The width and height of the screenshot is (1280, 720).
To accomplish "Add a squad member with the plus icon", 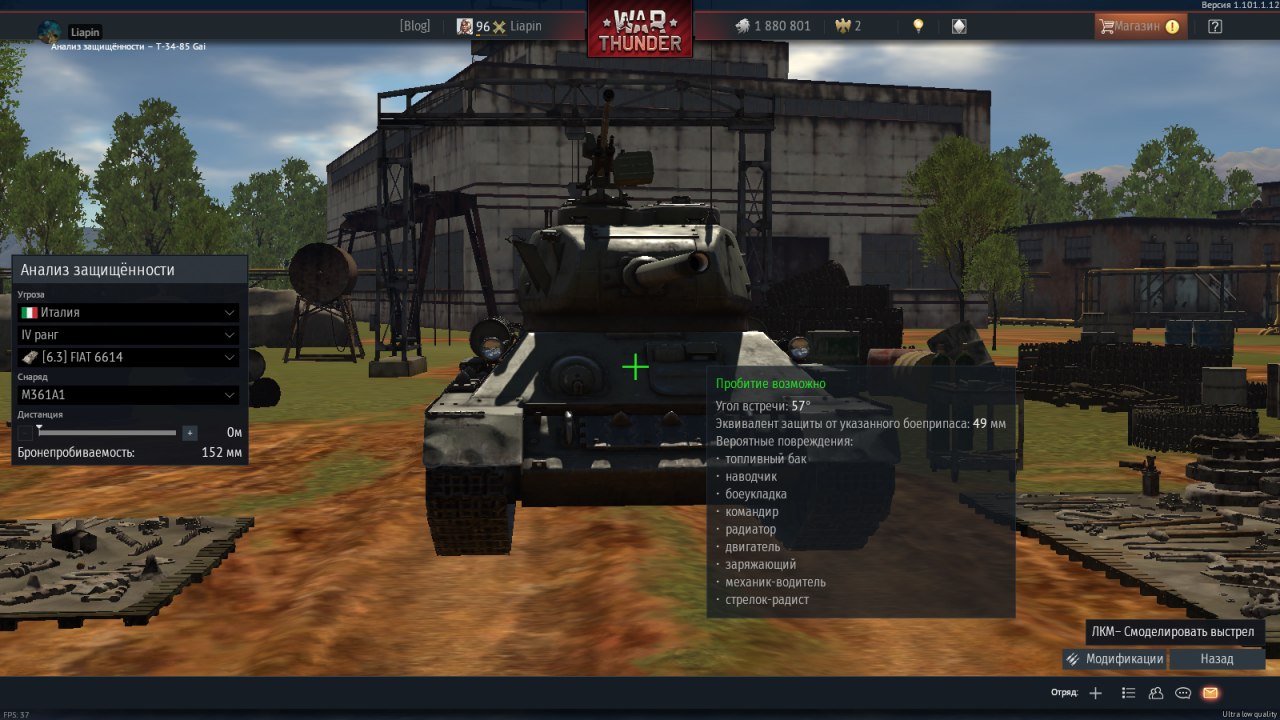I will [1095, 693].
